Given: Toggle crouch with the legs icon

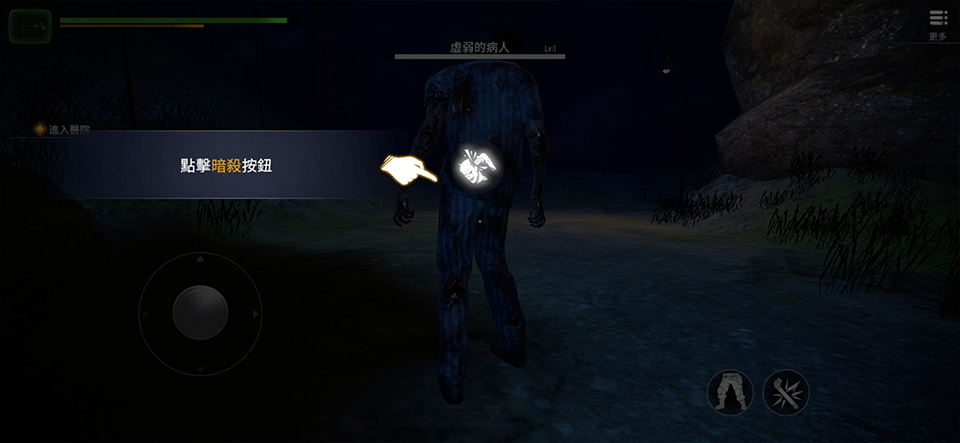Looking at the screenshot, I should pyautogui.click(x=730, y=393).
